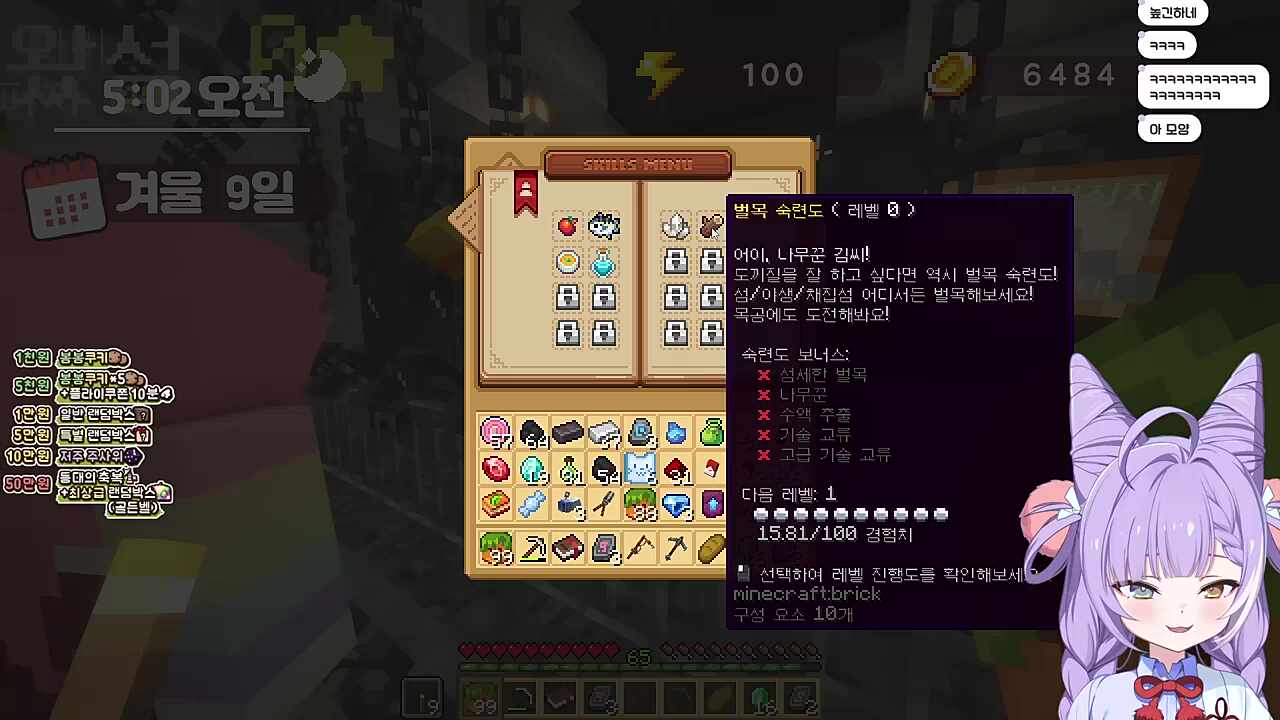Viewport: 1280px width, 720px height.
Task: Click the 아 모양 chat bubble
Action: tap(1168, 128)
